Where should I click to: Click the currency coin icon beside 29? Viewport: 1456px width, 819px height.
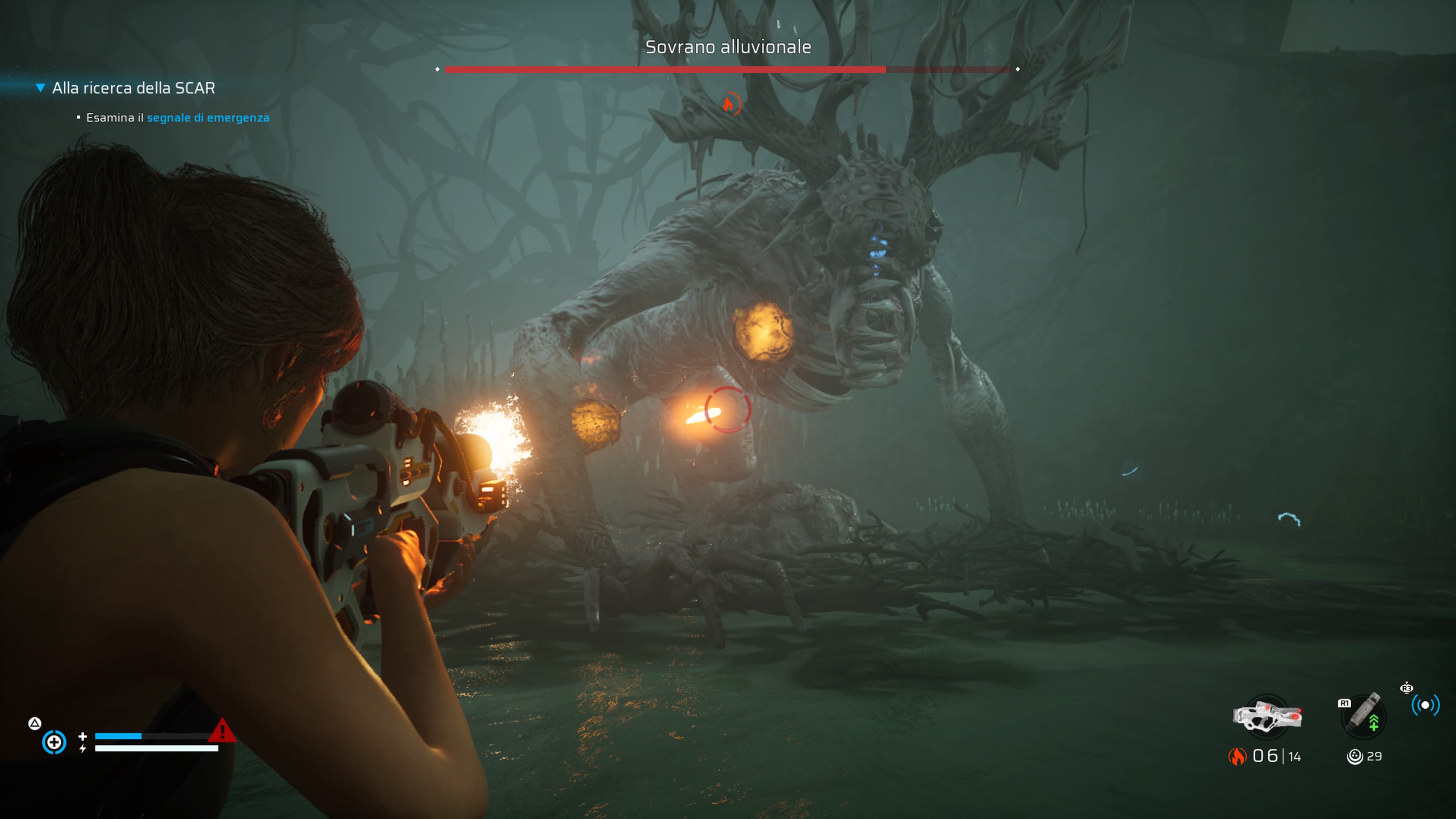(1354, 756)
